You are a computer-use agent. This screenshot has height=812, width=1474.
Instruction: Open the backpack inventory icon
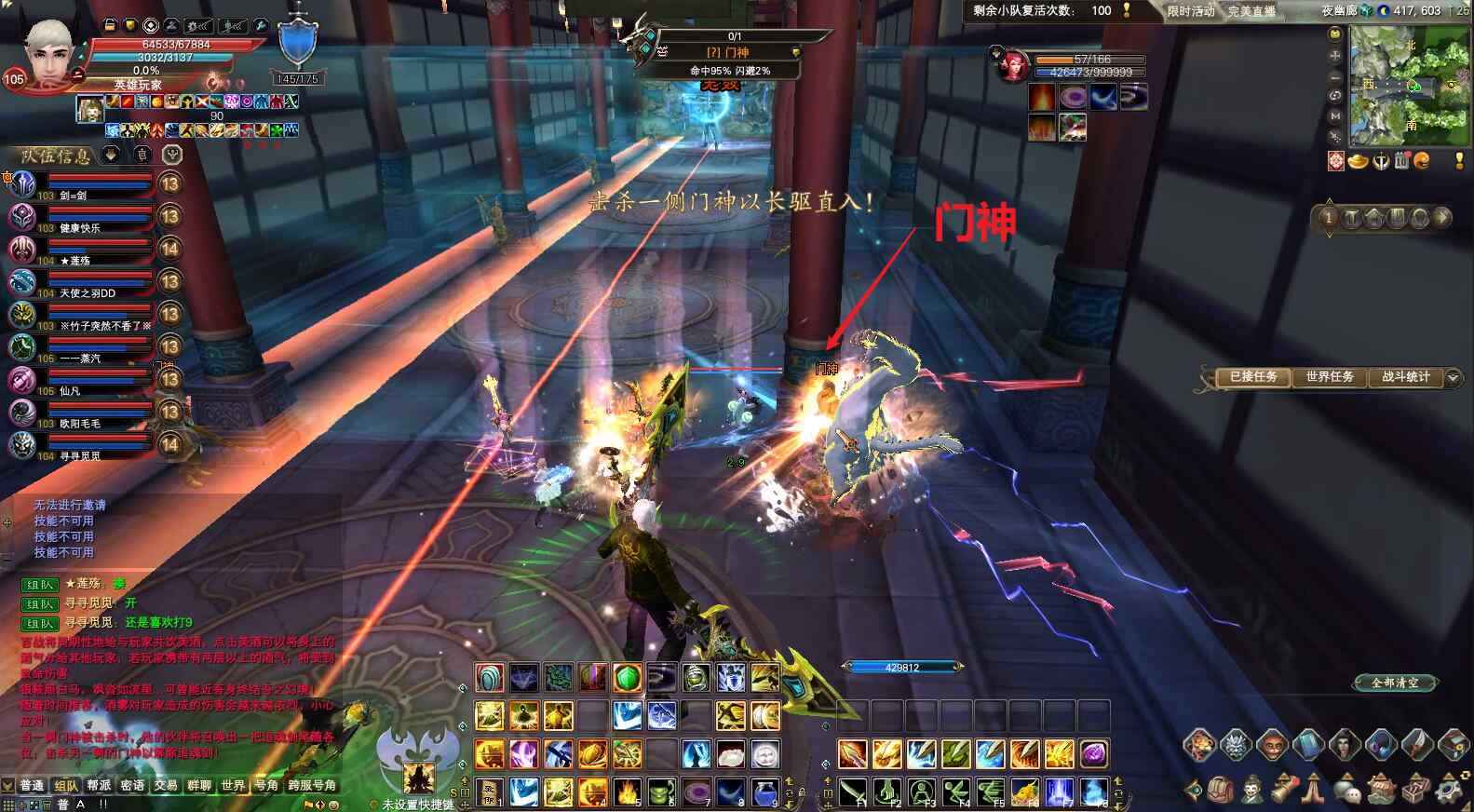pyautogui.click(x=1221, y=790)
